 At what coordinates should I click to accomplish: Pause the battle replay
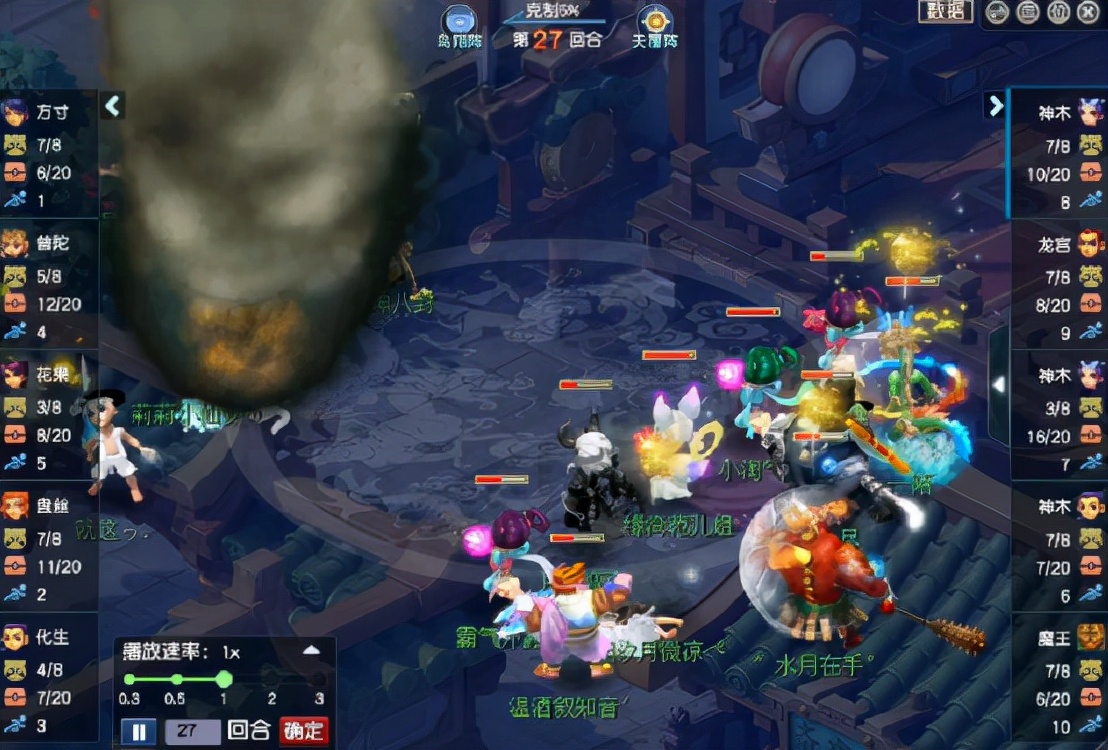tap(138, 731)
